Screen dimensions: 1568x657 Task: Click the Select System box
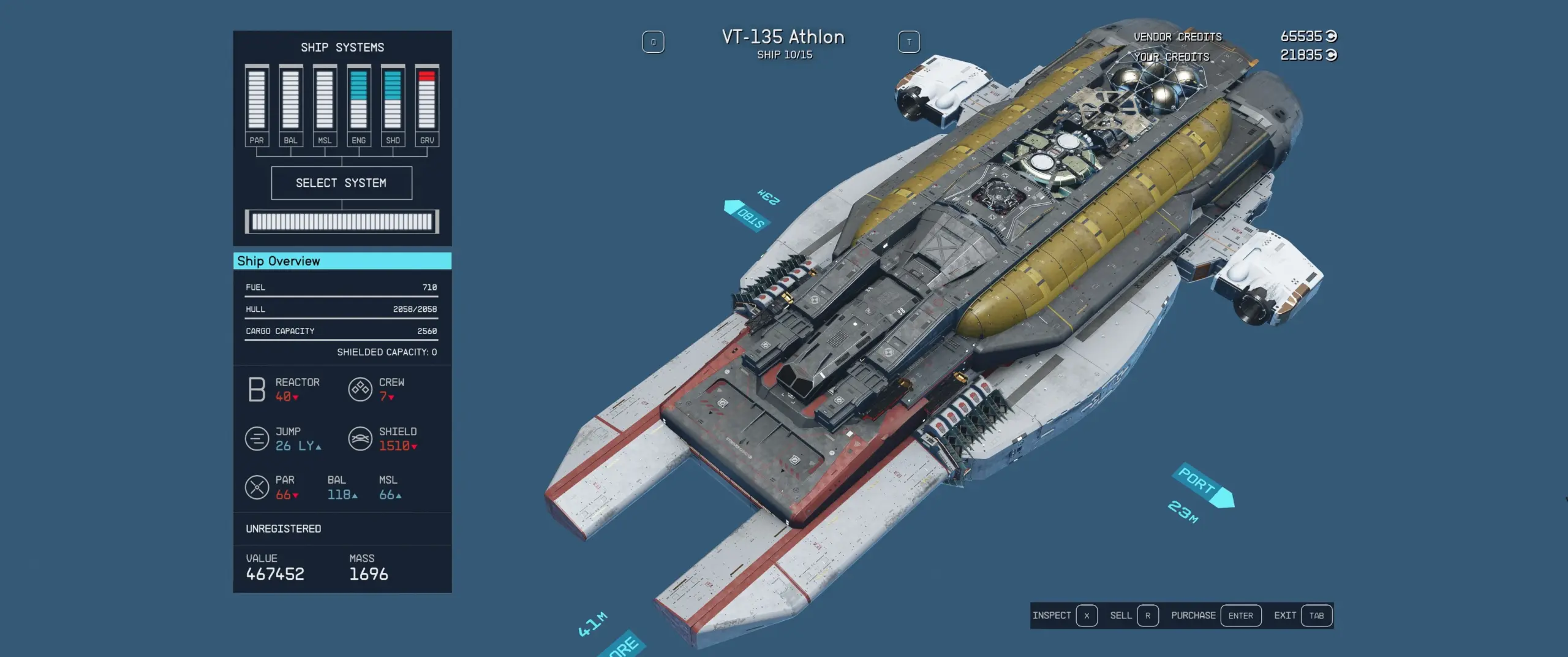[341, 183]
